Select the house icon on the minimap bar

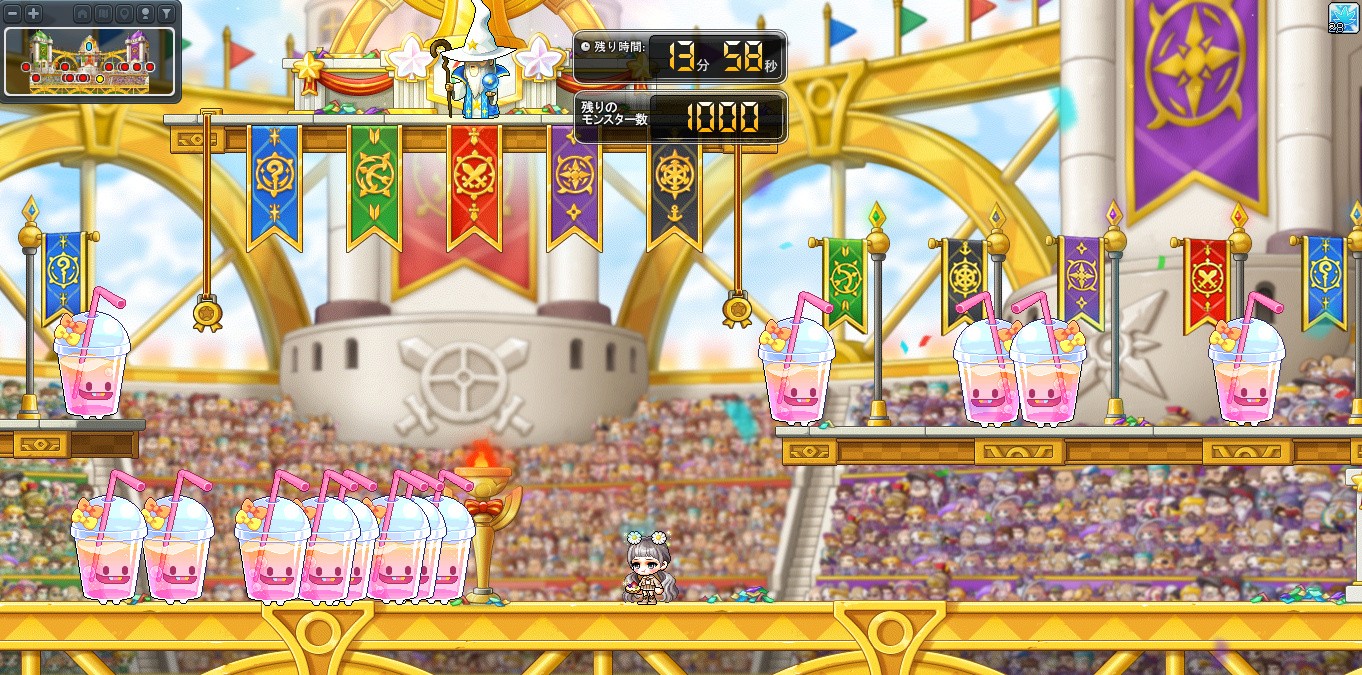(x=82, y=14)
